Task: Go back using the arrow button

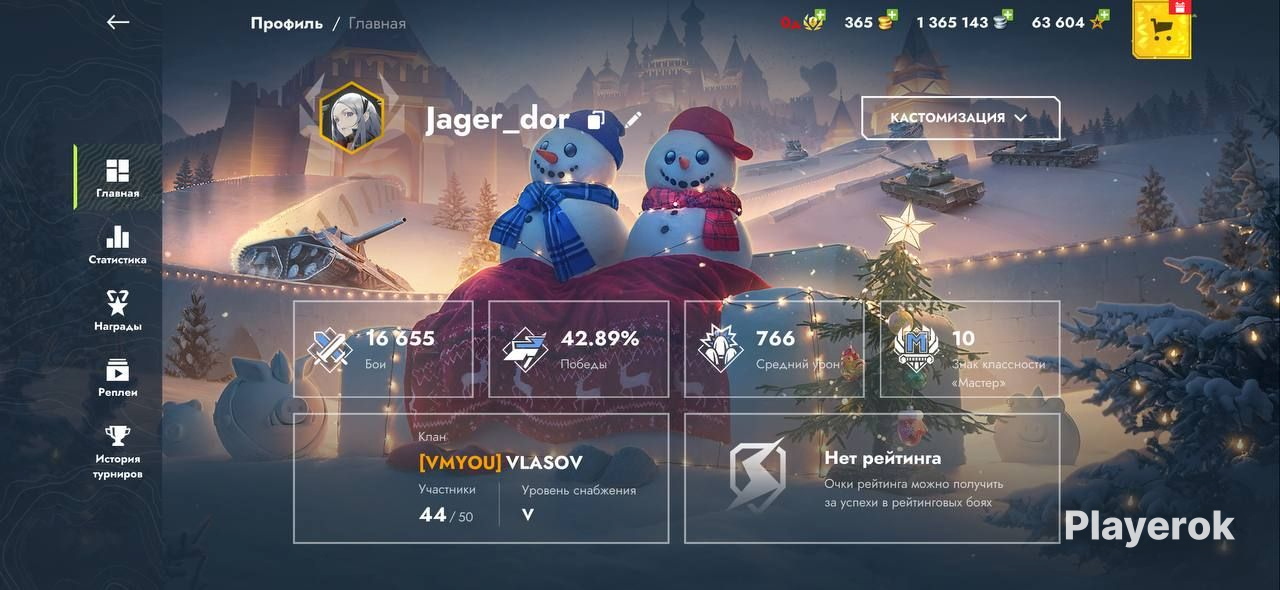Action: pos(118,22)
